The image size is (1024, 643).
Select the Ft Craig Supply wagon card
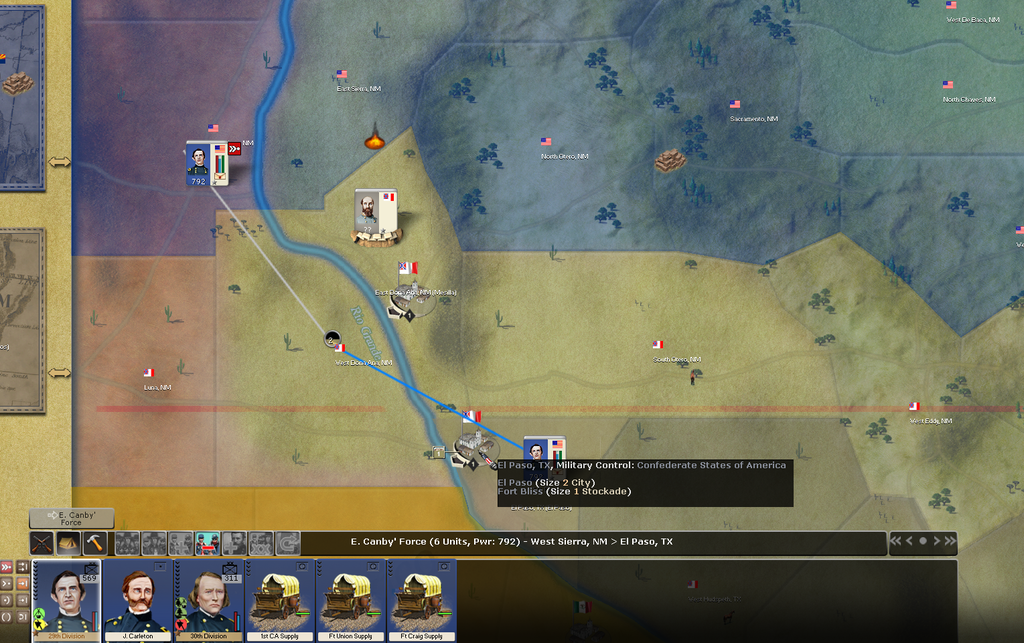pyautogui.click(x=422, y=598)
